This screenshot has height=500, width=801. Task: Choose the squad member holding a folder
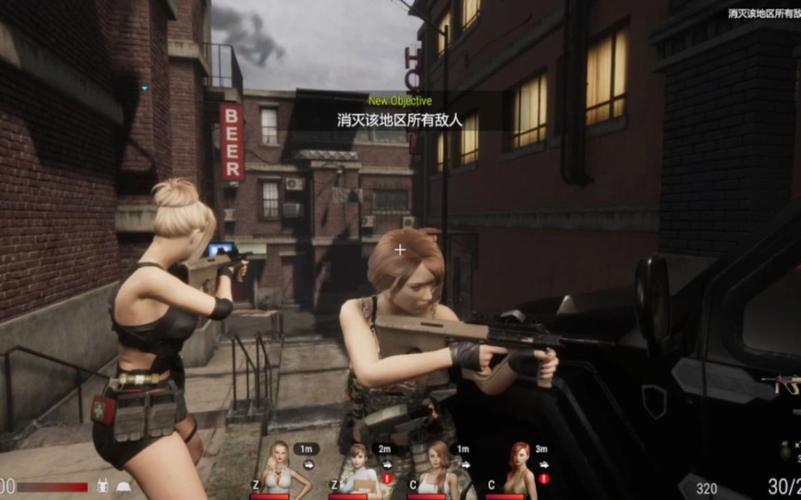tap(357, 468)
